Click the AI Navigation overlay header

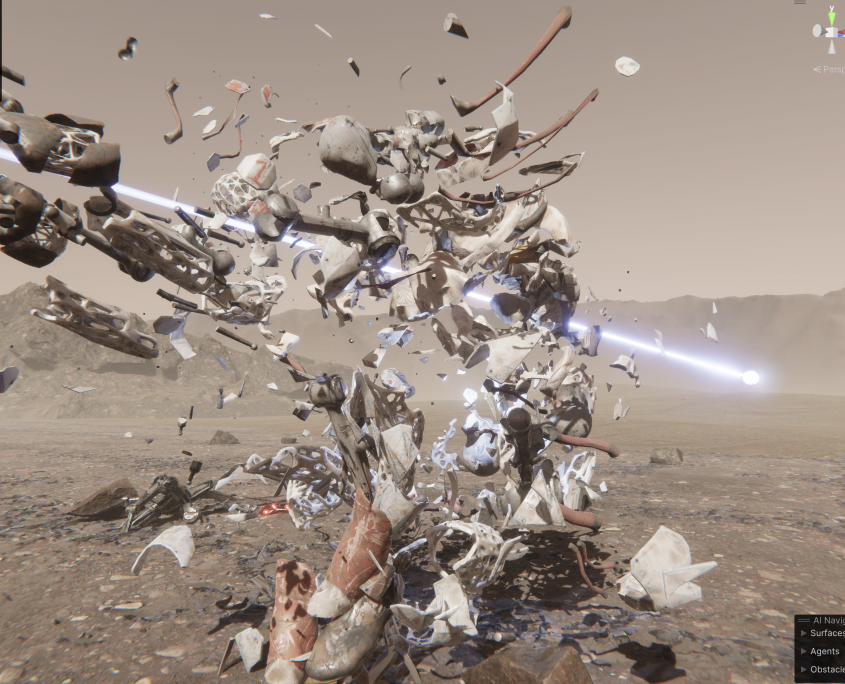click(826, 620)
